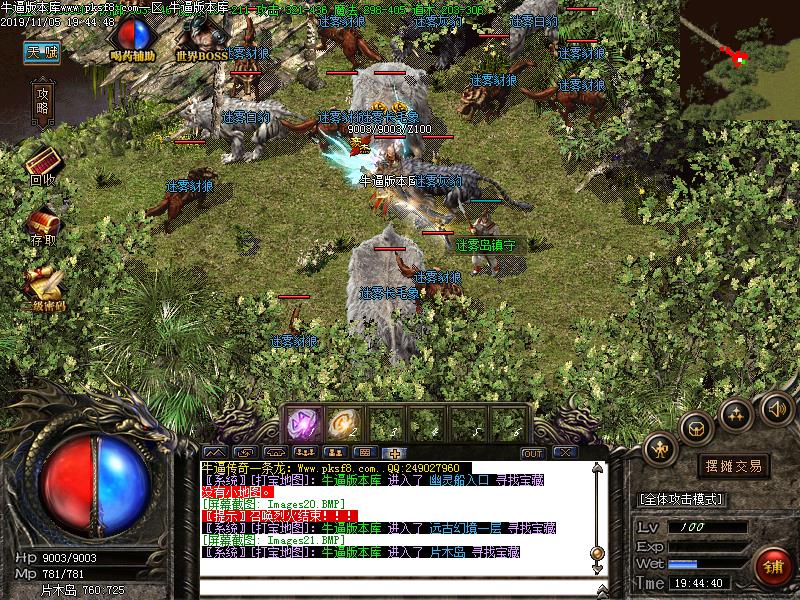Use the purple skill in hotbar slot 1
This screenshot has width=800, height=600.
coord(301,423)
